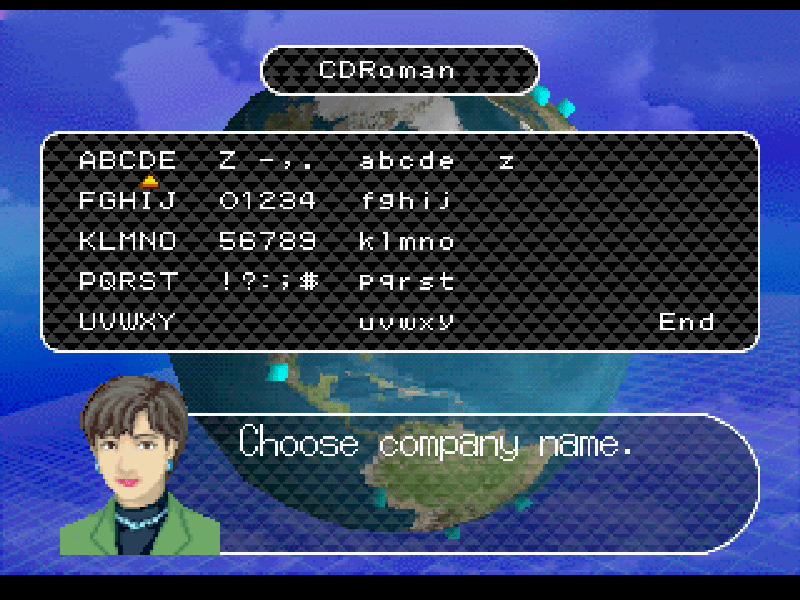Viewport: 800px width, 600px height.
Task: Select the digit 9
Action: tap(307, 241)
